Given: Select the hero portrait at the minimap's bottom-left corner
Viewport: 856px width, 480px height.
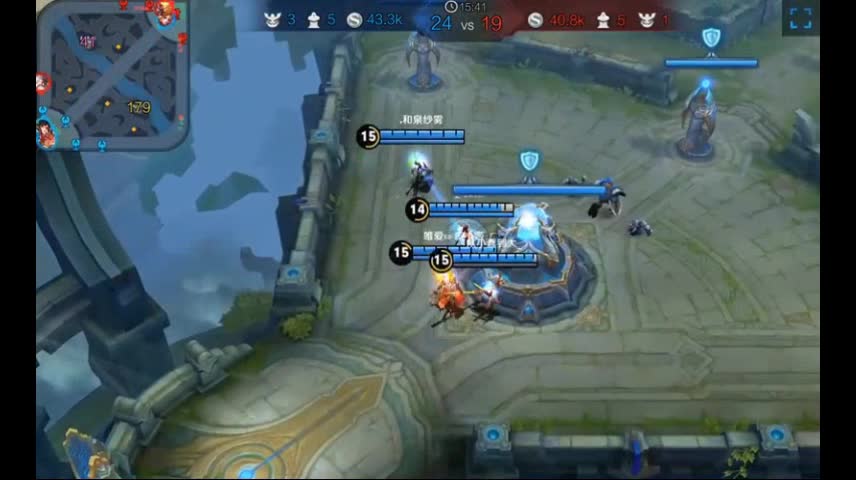Looking at the screenshot, I should 46,133.
